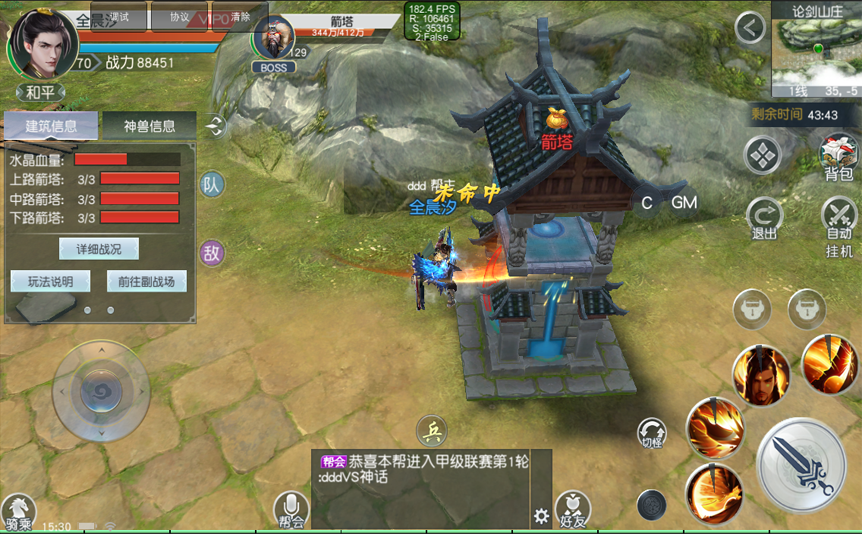Mount up with the 骑乘 button
This screenshot has width=862, height=534.
[17, 512]
